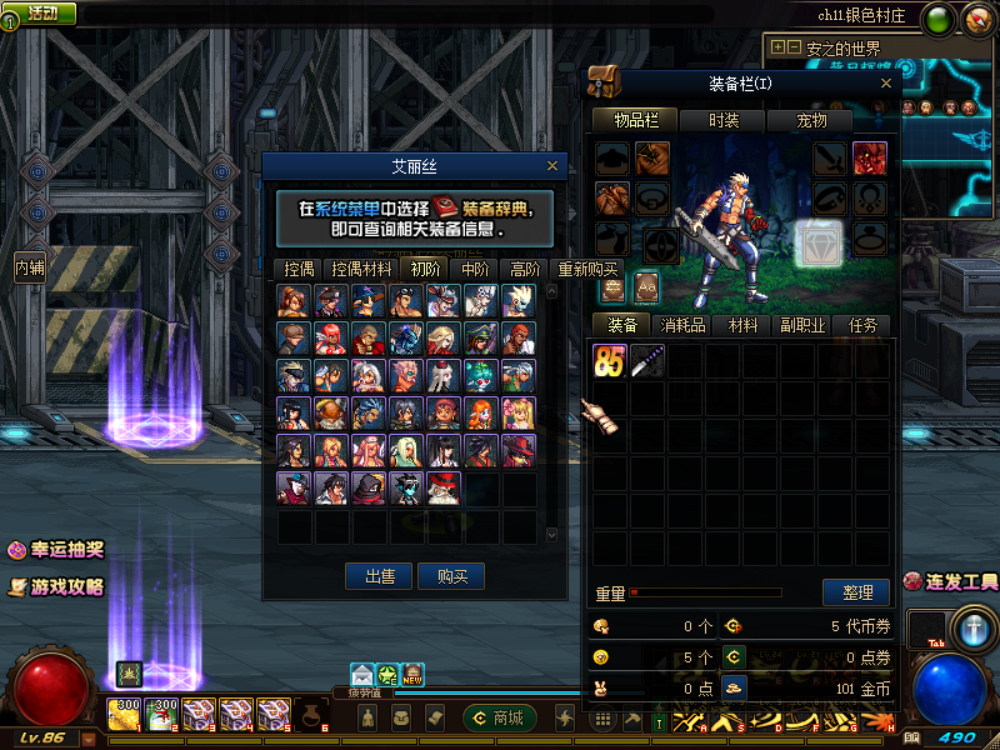This screenshot has width=1000, height=750.
Task: Open the 重新购买 repurchase tab
Action: [589, 269]
